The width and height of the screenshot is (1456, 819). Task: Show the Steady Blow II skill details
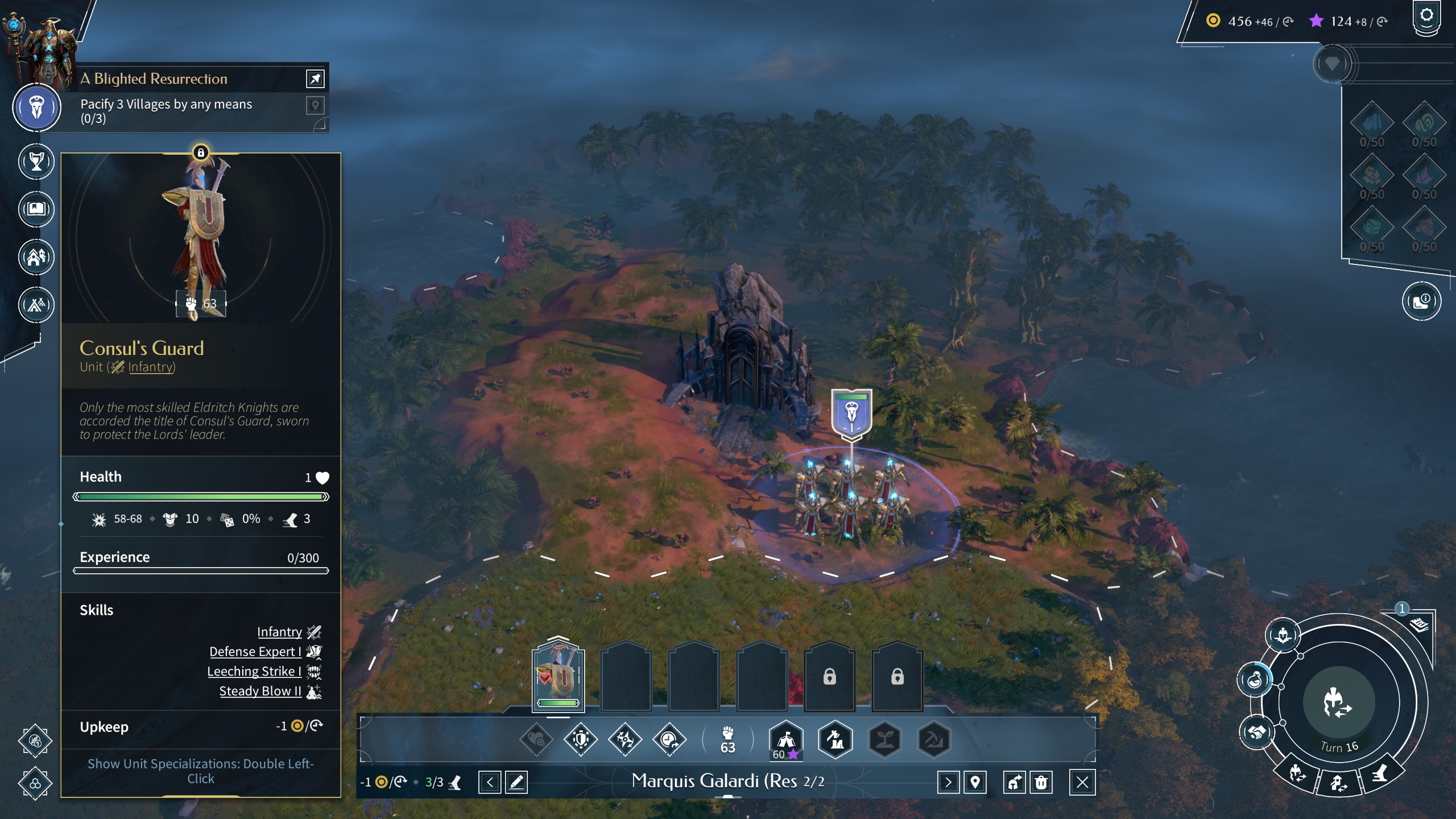260,691
